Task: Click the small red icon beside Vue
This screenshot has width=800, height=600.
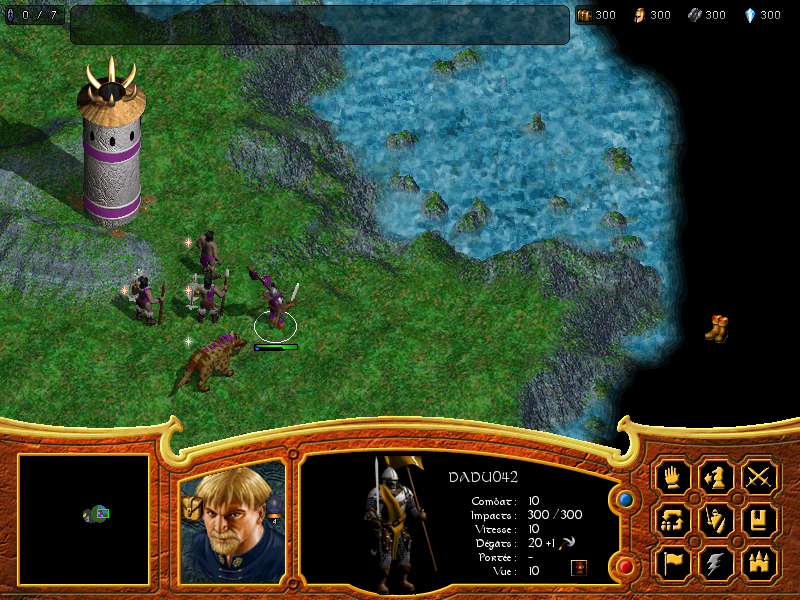Action: [579, 568]
